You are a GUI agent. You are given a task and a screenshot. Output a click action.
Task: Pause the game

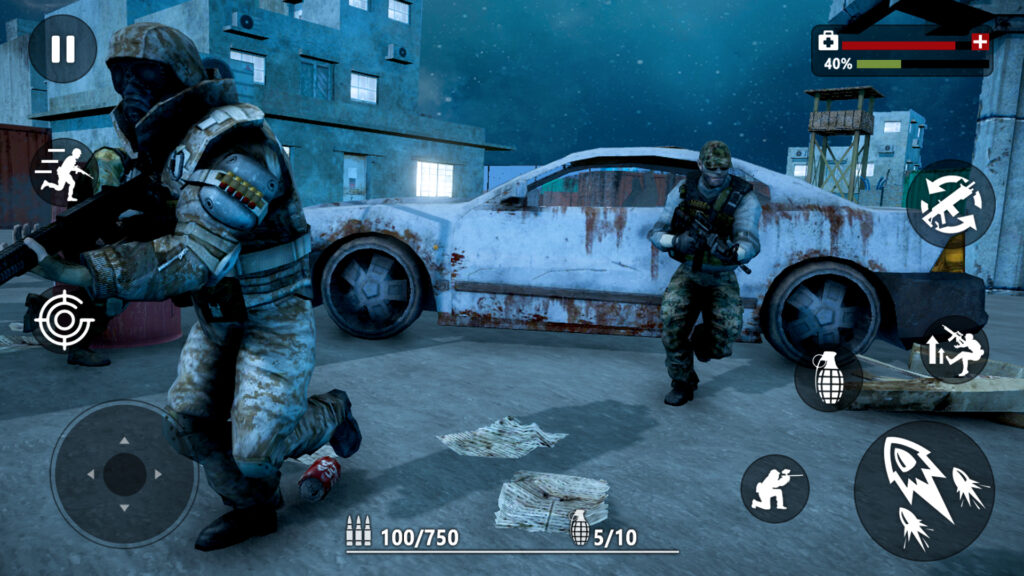[x=62, y=48]
